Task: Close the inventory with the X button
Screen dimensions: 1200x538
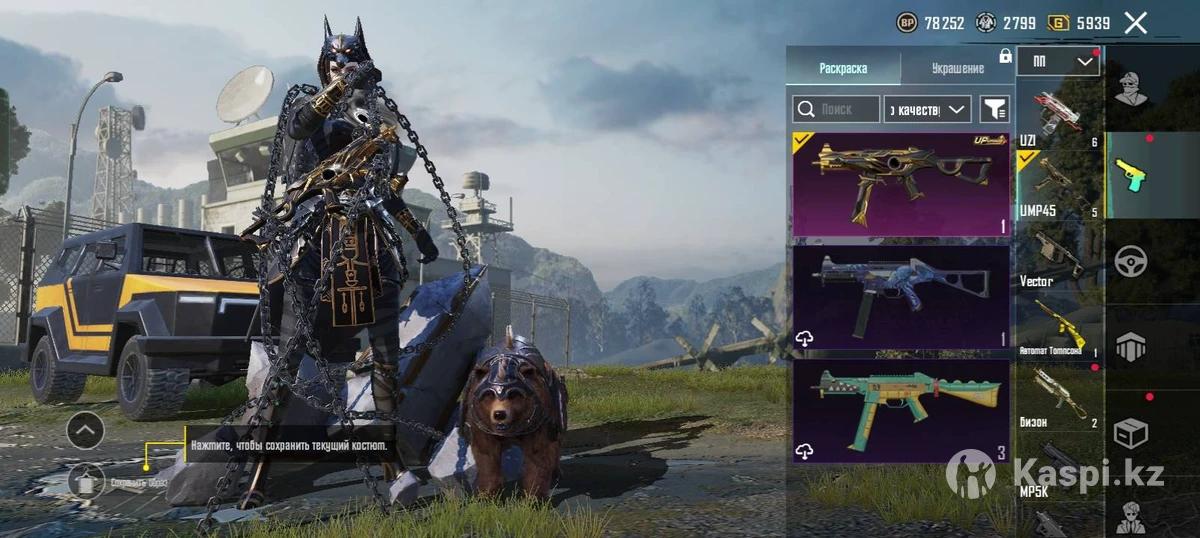Action: tap(1135, 23)
